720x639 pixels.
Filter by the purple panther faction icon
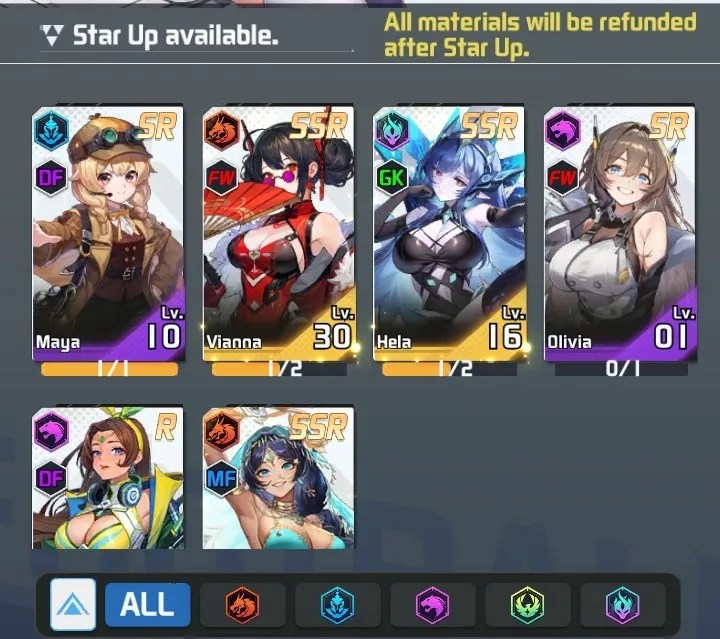(432, 604)
